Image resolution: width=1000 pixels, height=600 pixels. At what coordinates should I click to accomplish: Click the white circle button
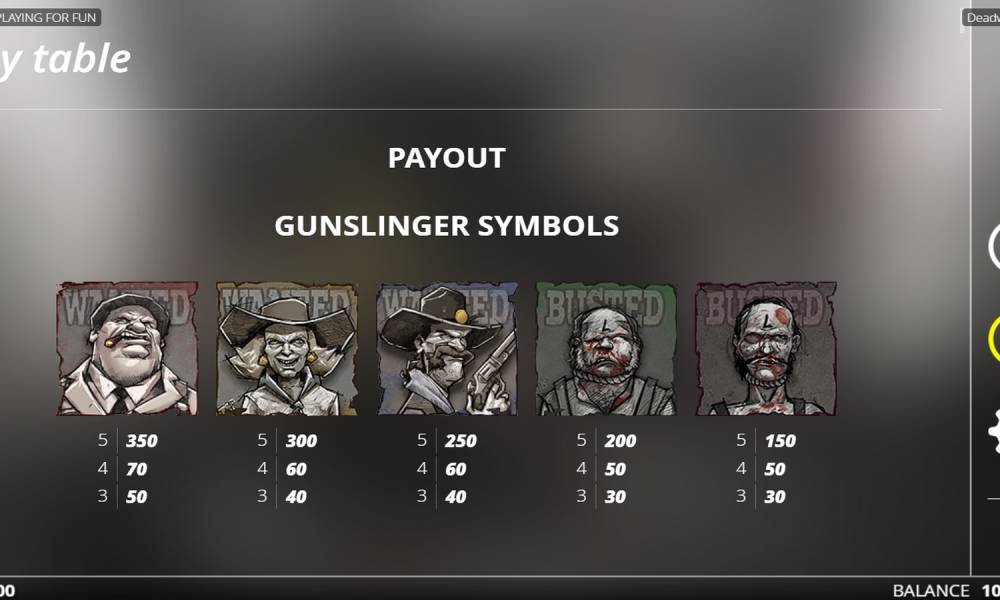(994, 246)
